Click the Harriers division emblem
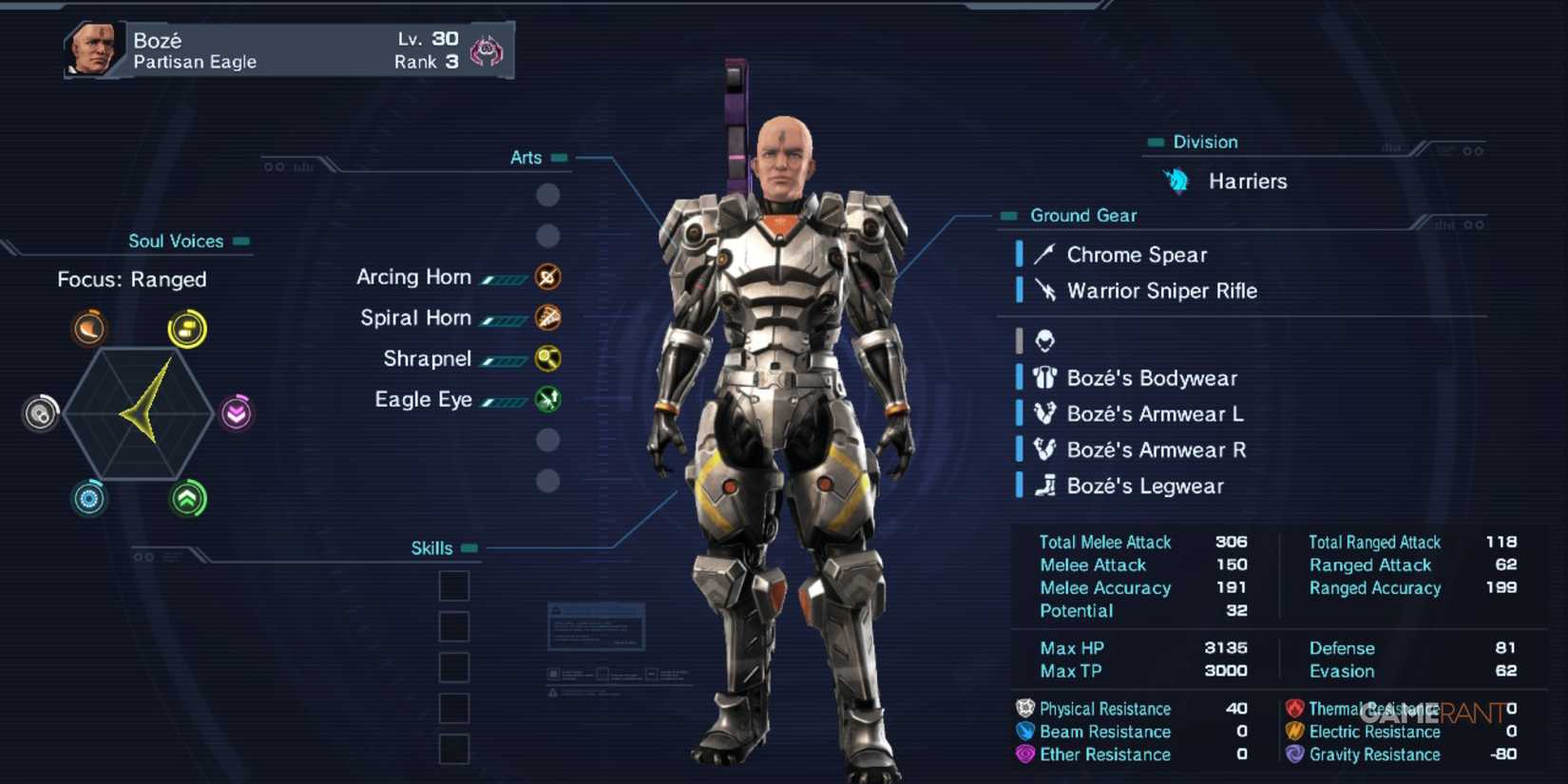The width and height of the screenshot is (1568, 784). [x=1176, y=180]
